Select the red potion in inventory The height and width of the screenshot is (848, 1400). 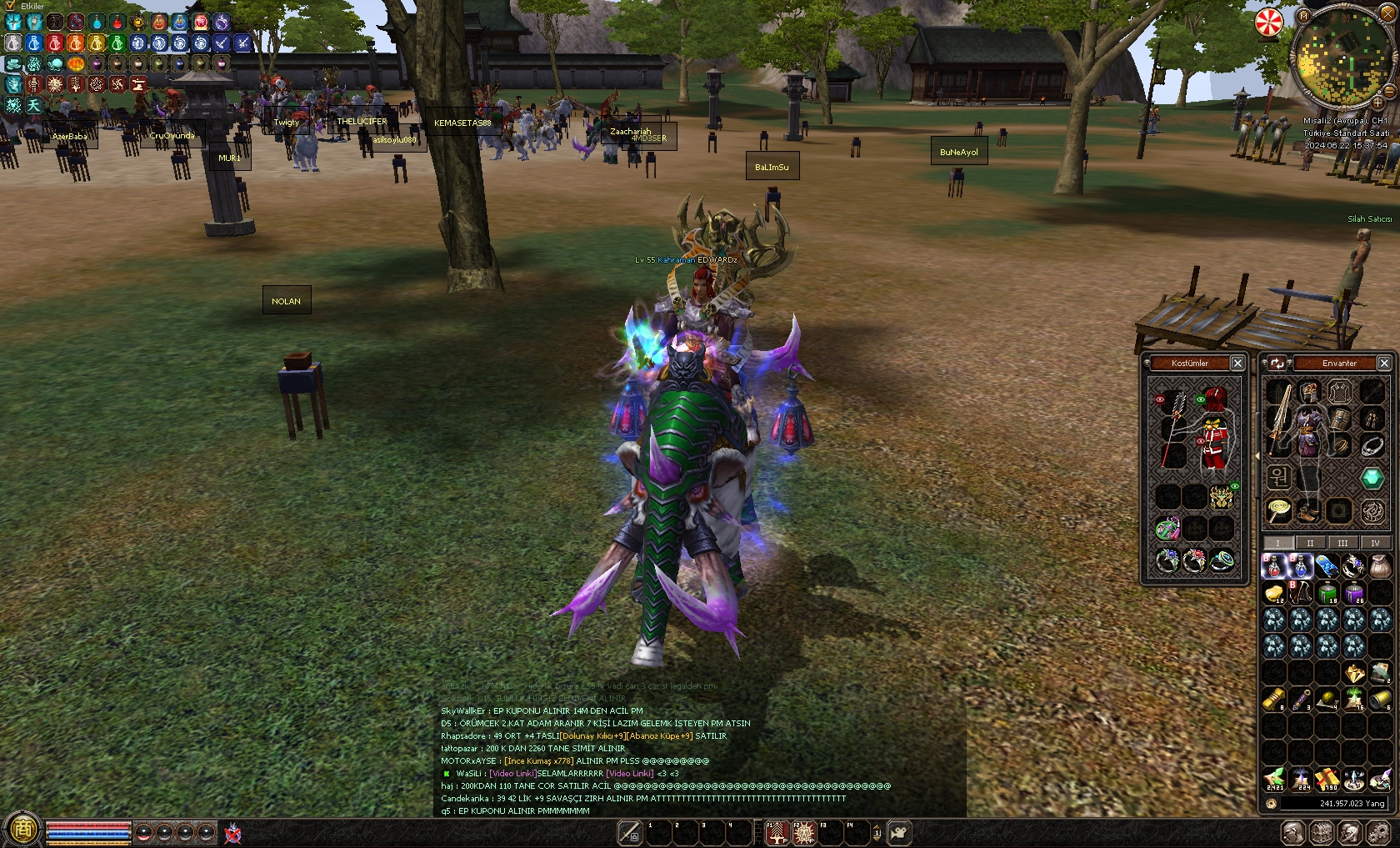click(x=1274, y=566)
